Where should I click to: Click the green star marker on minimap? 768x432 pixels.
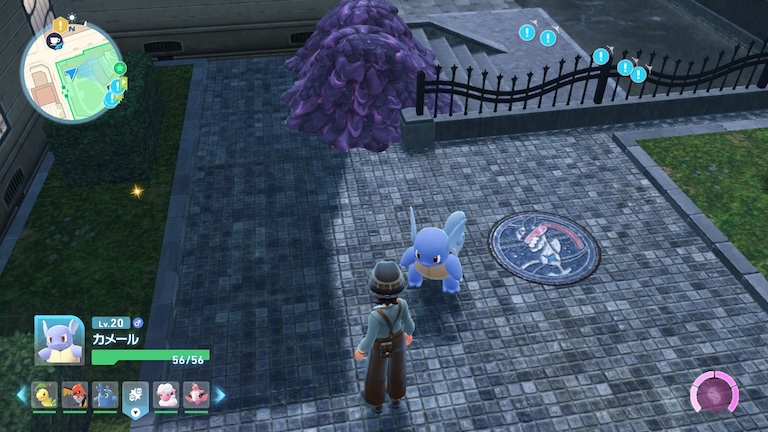(x=119, y=68)
